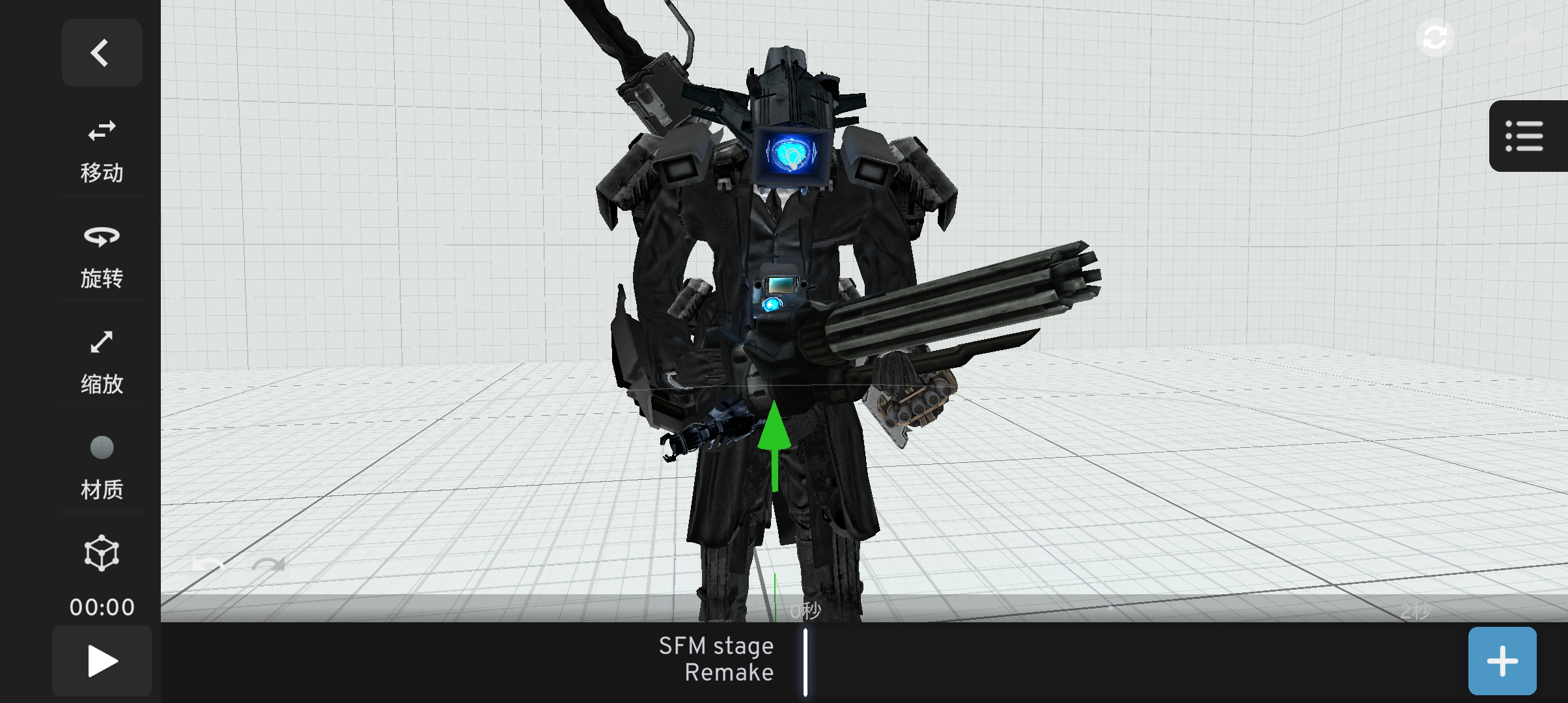Play the animation

pos(102,661)
